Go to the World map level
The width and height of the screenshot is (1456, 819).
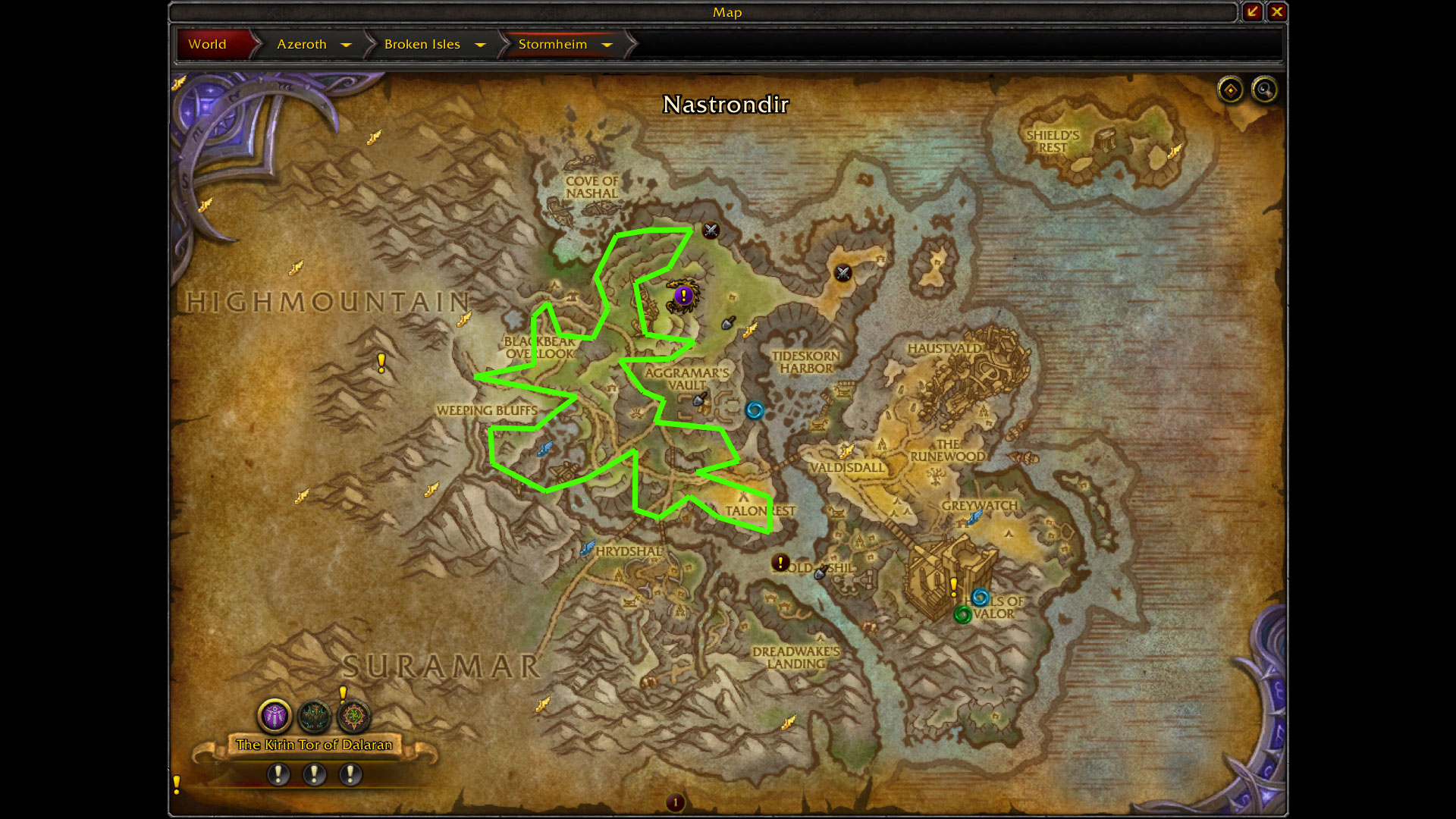(x=207, y=44)
